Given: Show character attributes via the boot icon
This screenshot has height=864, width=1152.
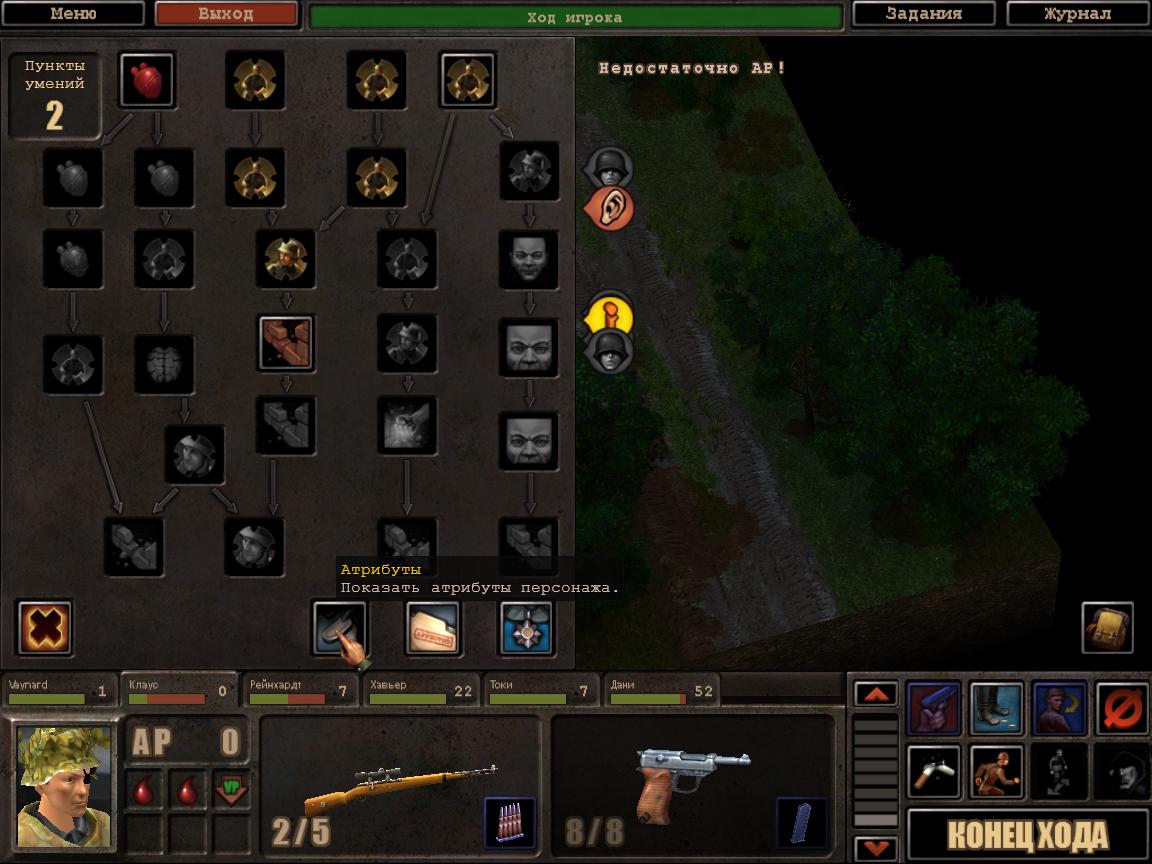Looking at the screenshot, I should pos(338,628).
